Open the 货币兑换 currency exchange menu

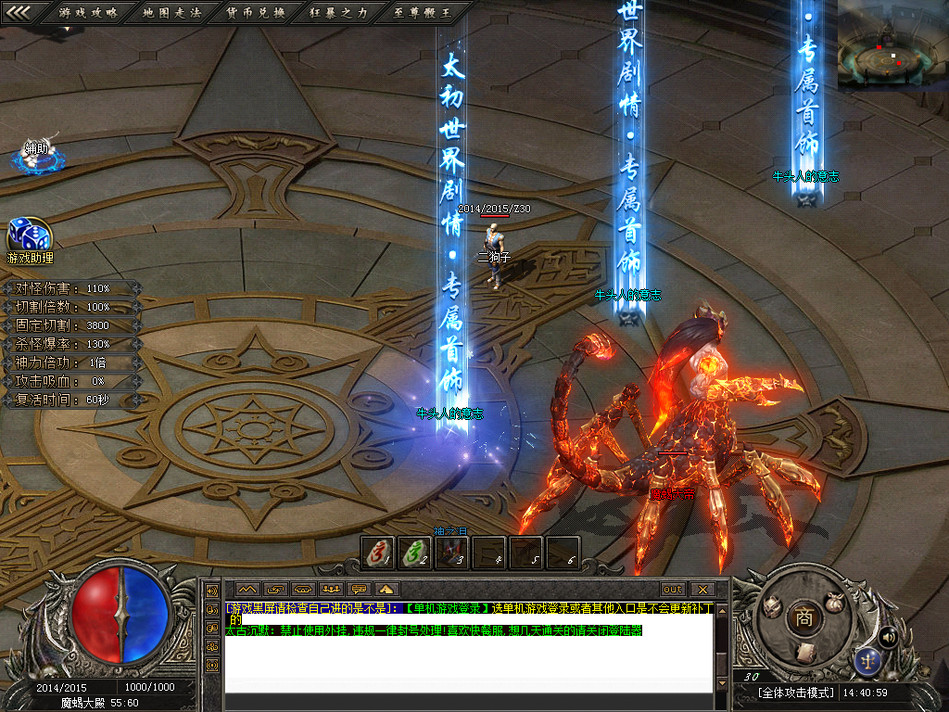(256, 13)
